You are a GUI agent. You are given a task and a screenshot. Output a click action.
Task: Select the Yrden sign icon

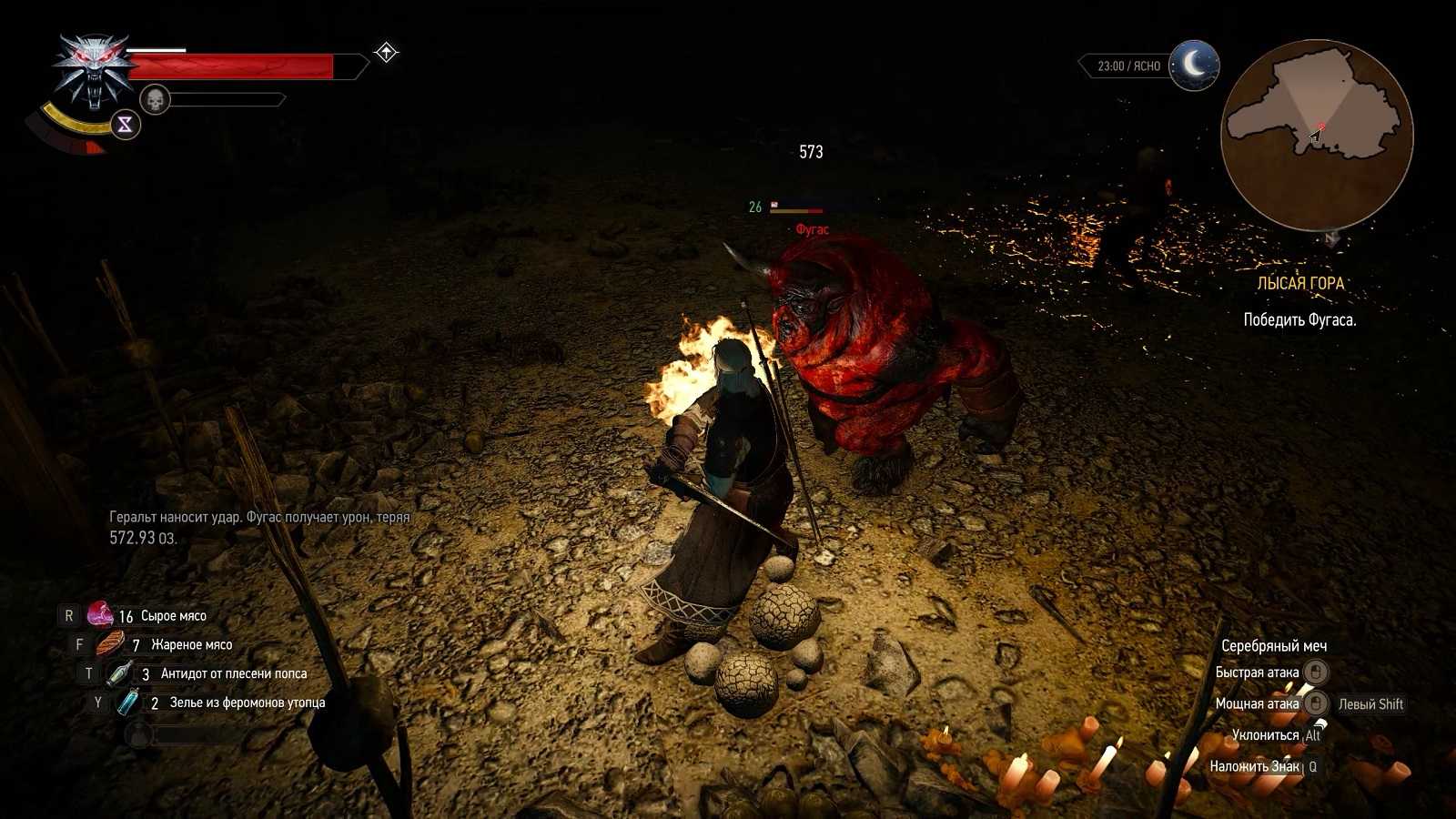point(125,125)
